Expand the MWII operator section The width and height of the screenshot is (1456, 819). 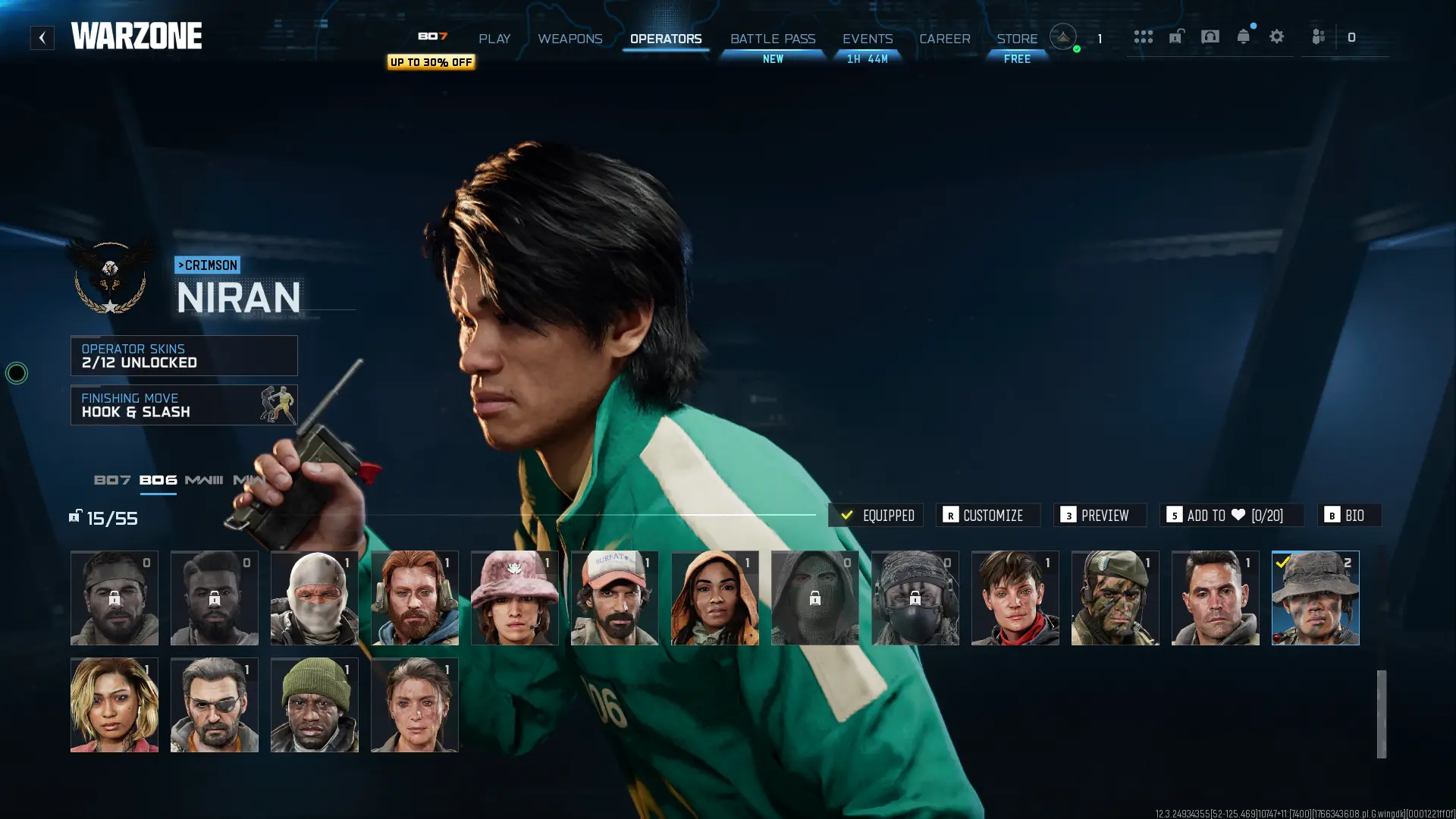(x=250, y=479)
